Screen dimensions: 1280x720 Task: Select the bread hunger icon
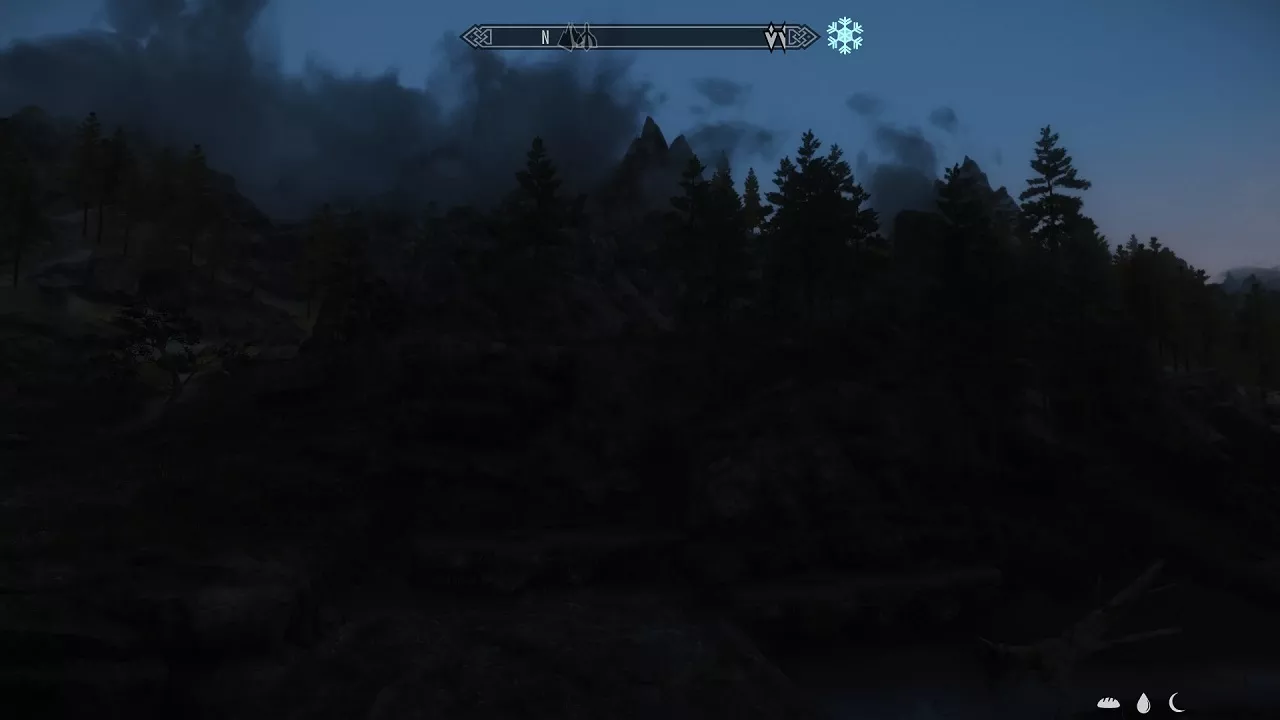click(1108, 702)
